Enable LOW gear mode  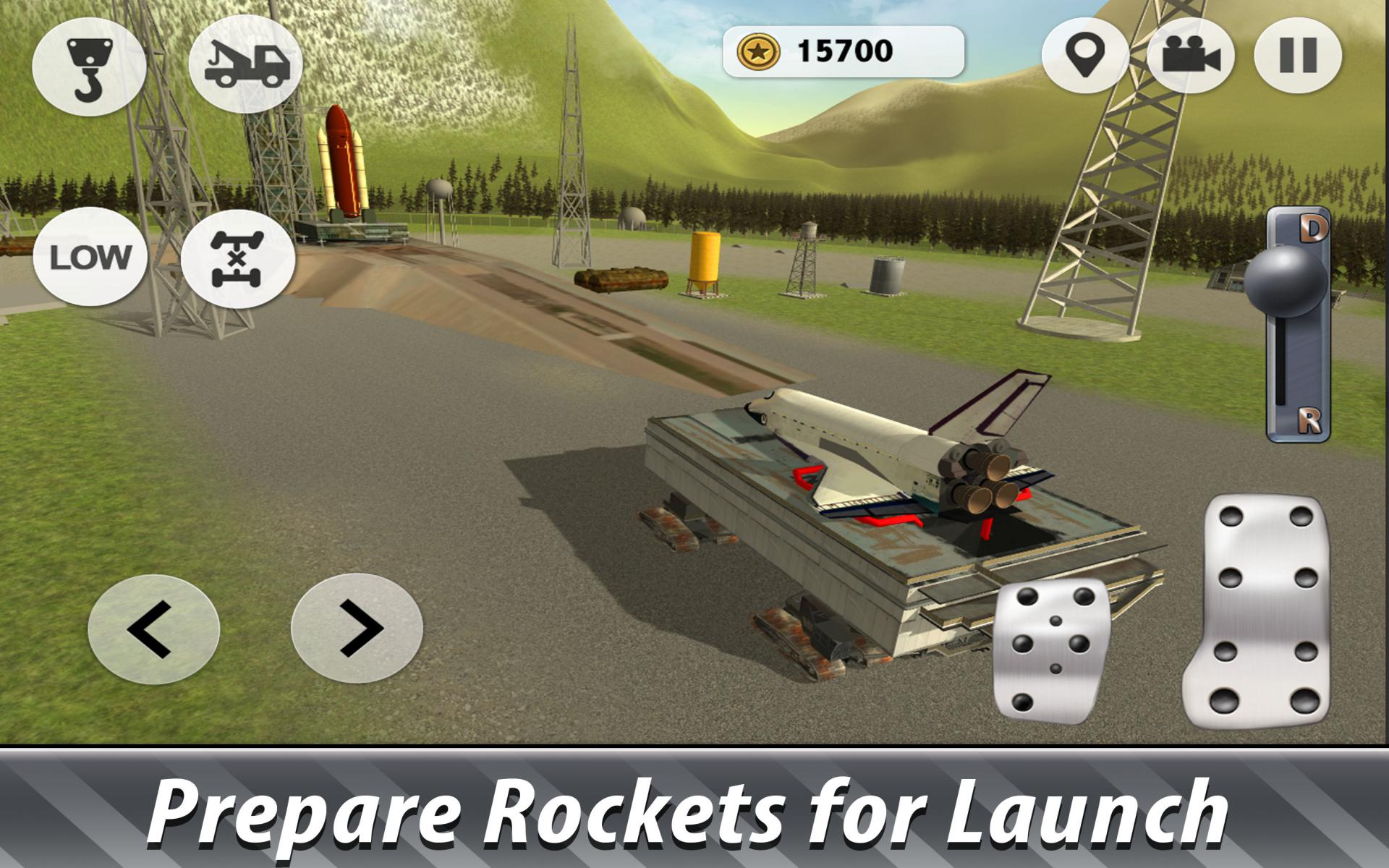(92, 257)
